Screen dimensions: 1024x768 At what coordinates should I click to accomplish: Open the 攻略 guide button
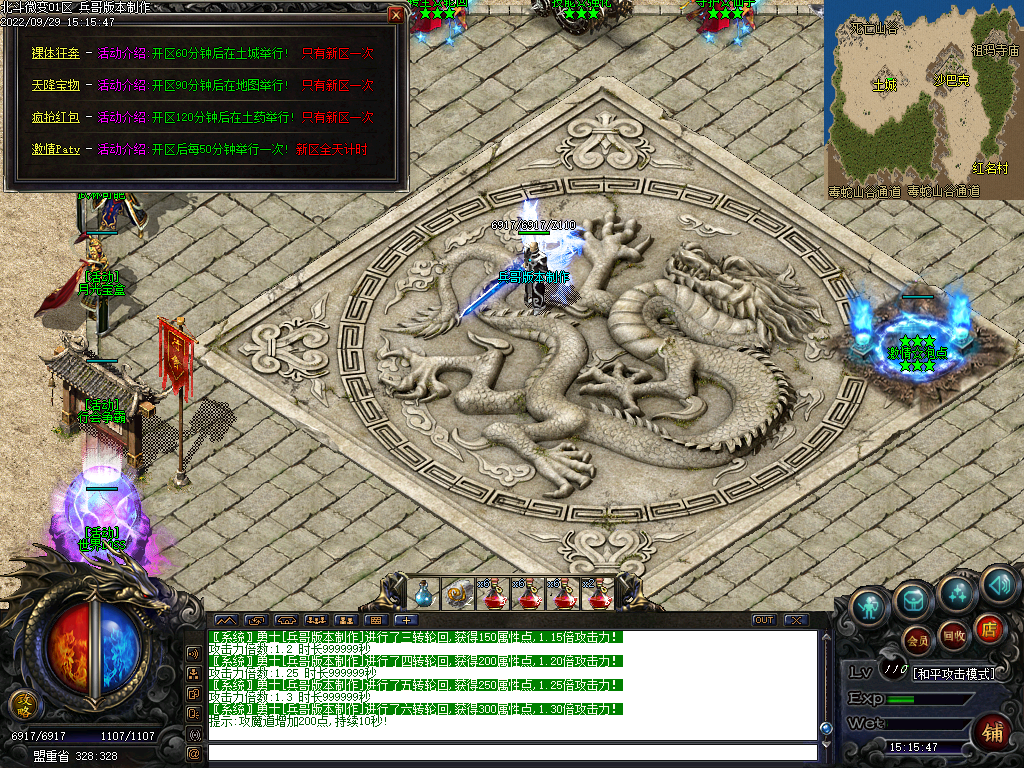tap(22, 705)
